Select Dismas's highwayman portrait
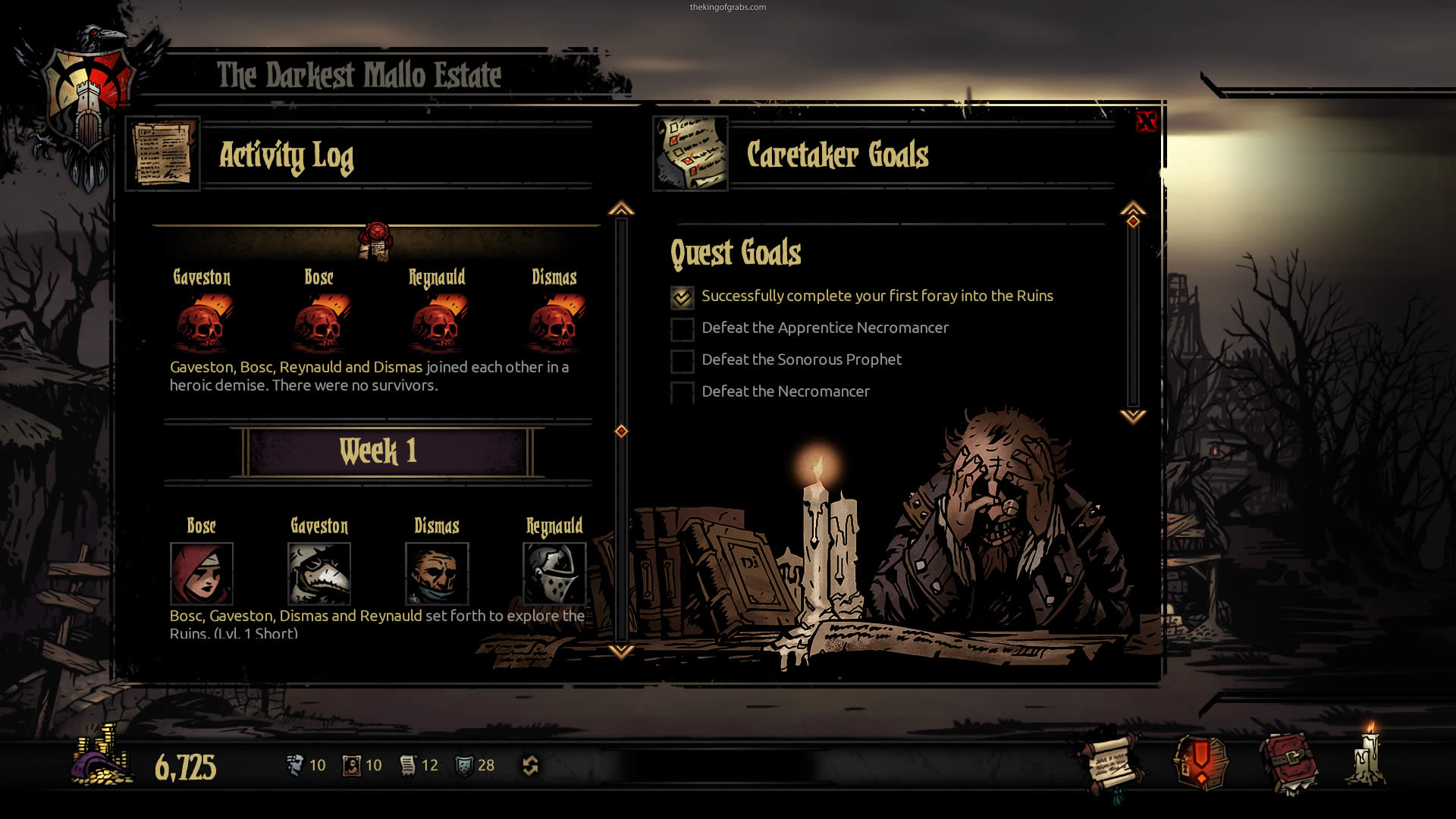Viewport: 1456px width, 819px height. click(x=437, y=573)
